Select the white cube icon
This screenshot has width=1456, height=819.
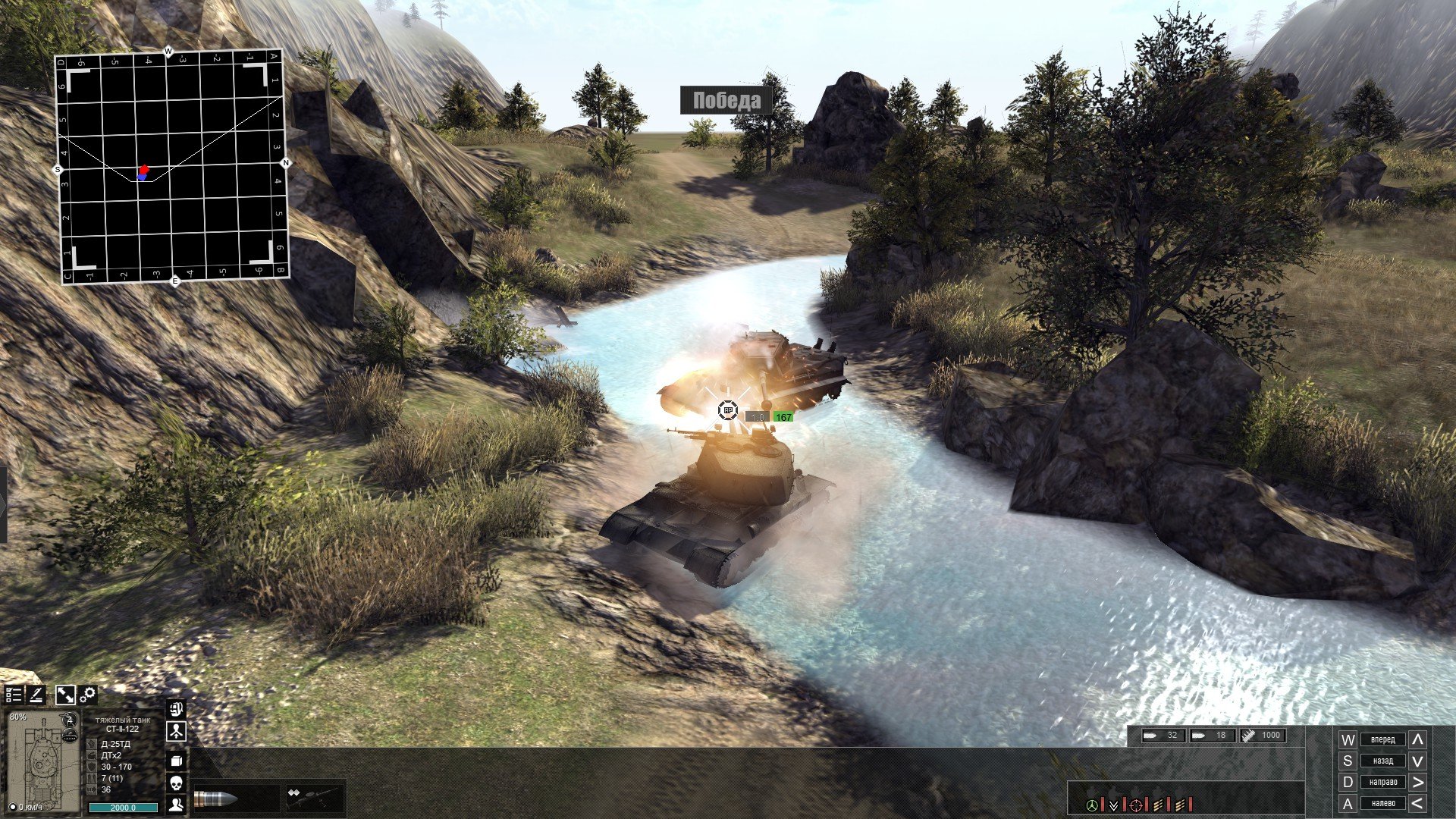[x=176, y=760]
